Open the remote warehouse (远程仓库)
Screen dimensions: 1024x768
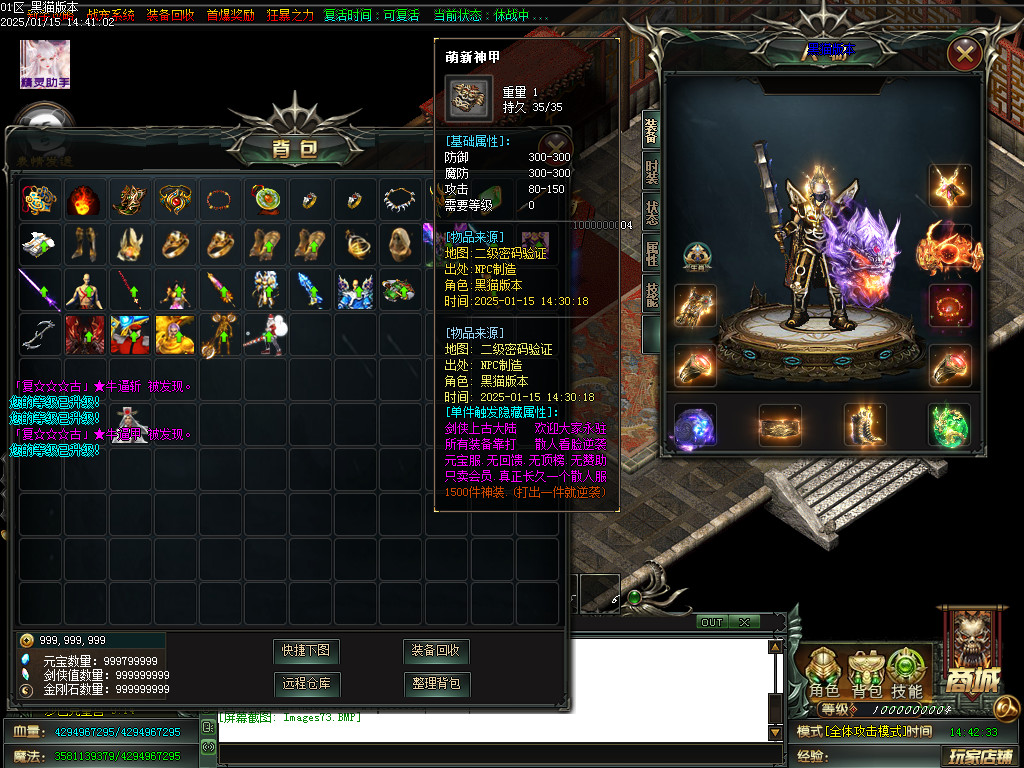306,684
